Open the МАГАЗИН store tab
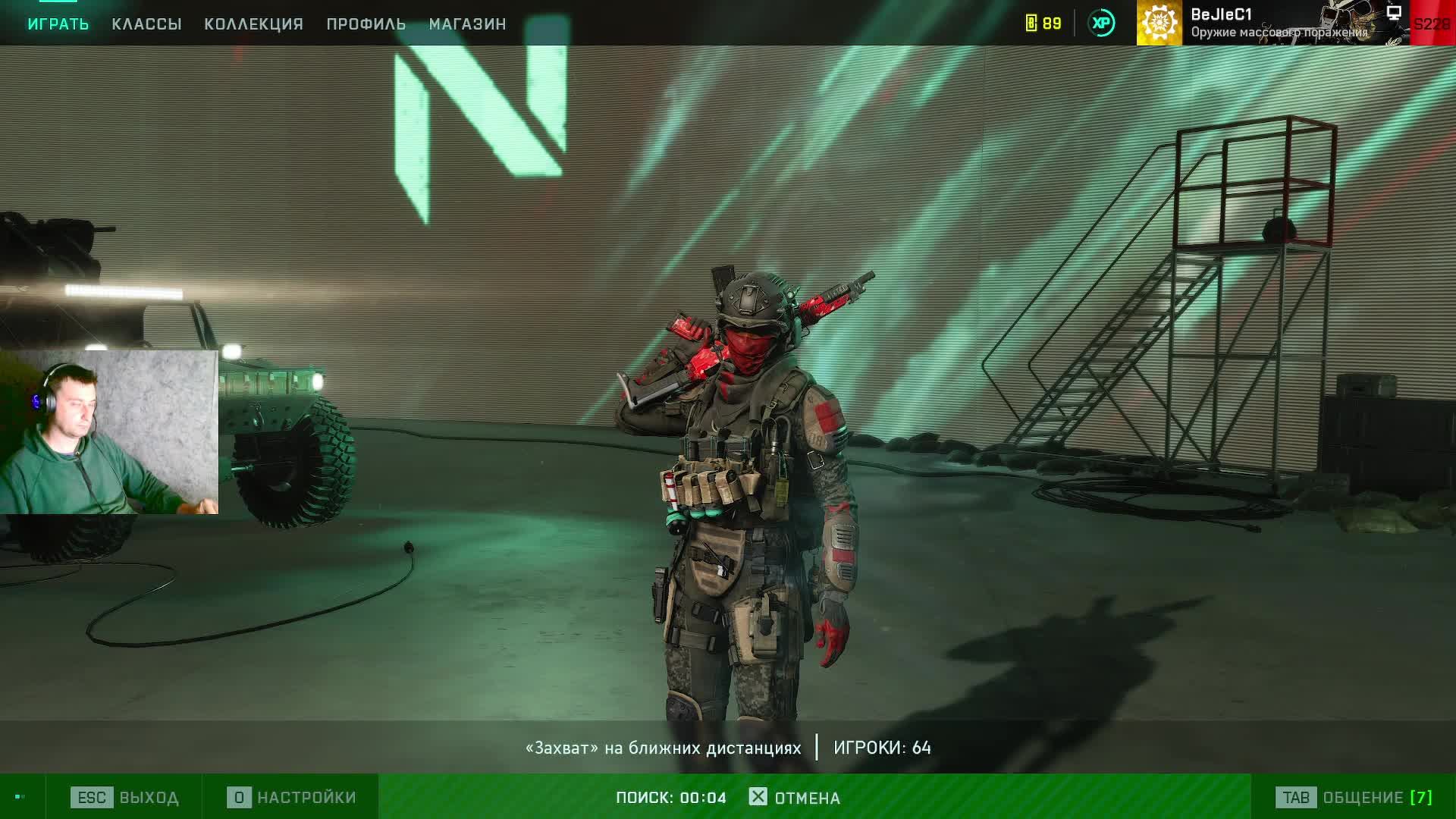This screenshot has width=1456, height=819. (467, 24)
